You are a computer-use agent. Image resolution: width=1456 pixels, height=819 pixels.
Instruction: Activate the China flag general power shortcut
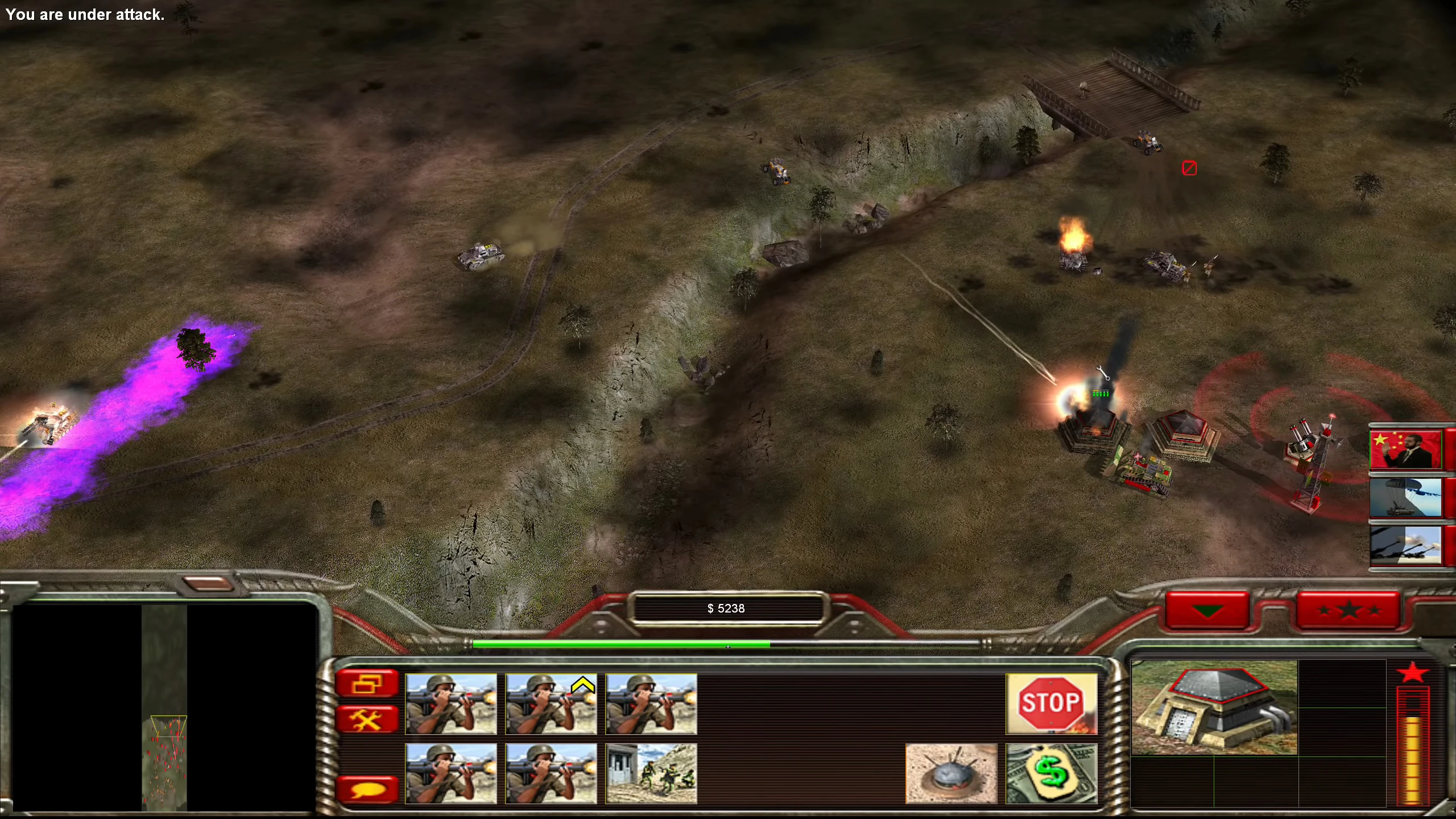pos(1405,449)
